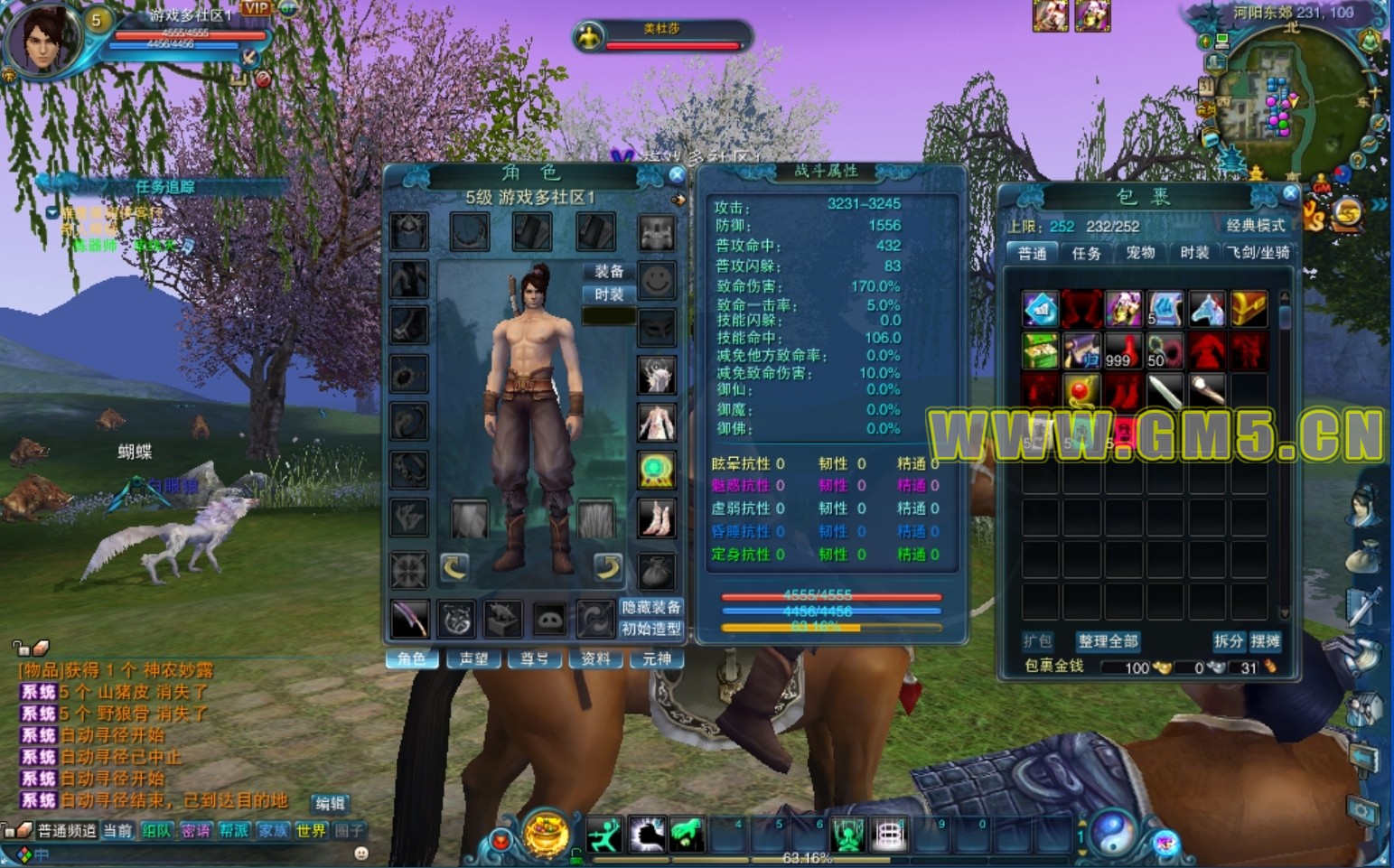This screenshot has height=868, width=1394.
Task: Close the 角色 character panel
Action: (676, 174)
